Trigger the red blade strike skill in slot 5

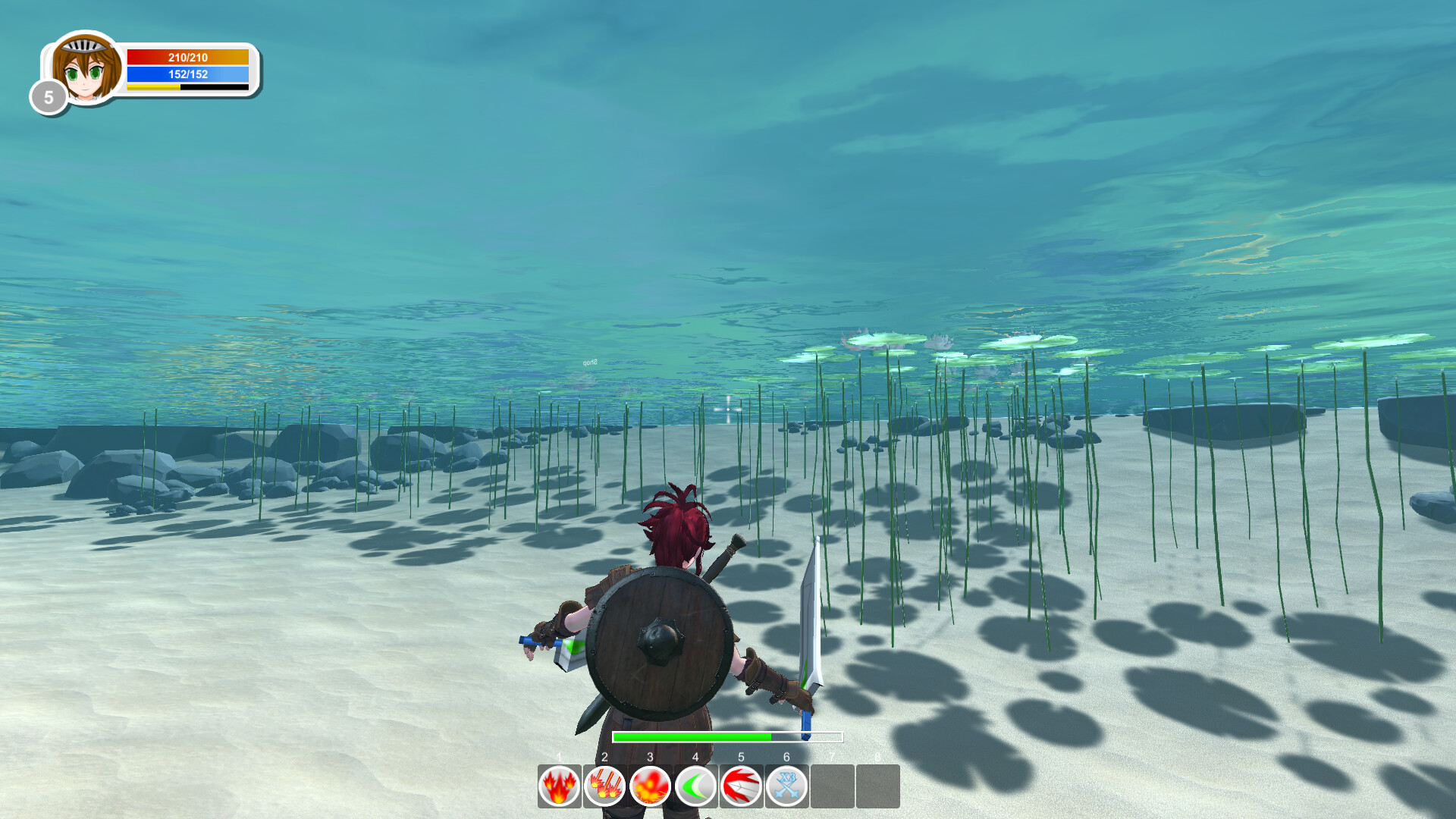point(741,786)
